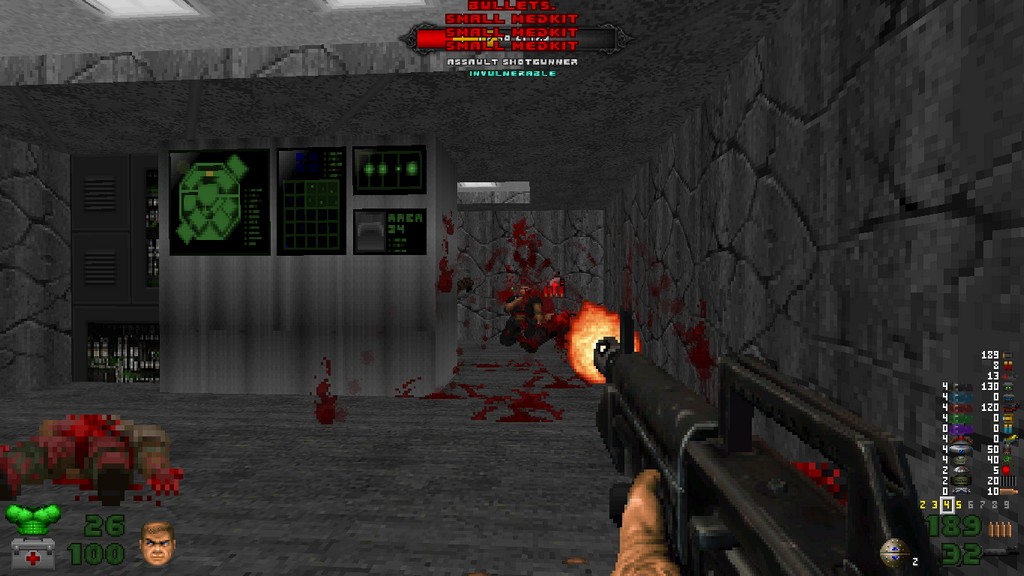Screen dimensions: 1024x576
Task: Click the bullet rounds ammo icon
Action: tap(1000, 527)
